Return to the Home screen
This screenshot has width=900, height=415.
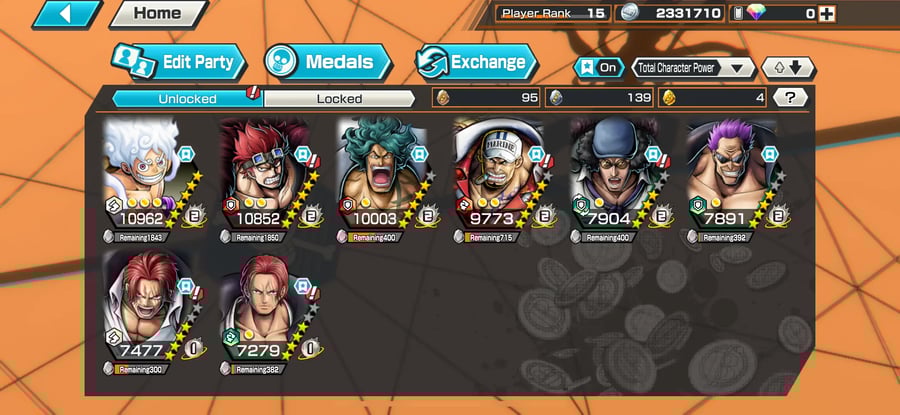pyautogui.click(x=157, y=14)
